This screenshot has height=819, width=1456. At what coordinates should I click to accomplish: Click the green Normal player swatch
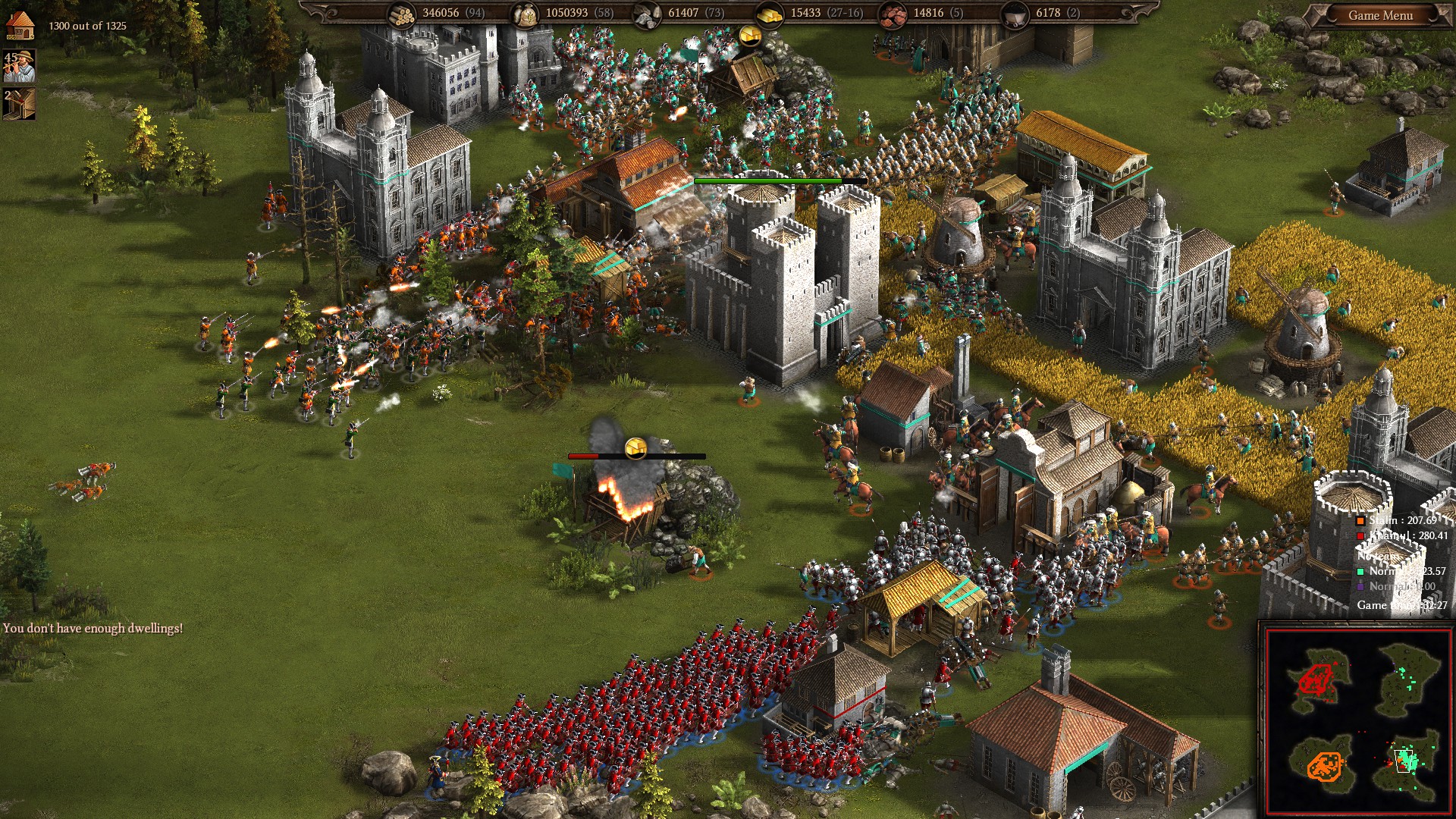[x=1360, y=572]
